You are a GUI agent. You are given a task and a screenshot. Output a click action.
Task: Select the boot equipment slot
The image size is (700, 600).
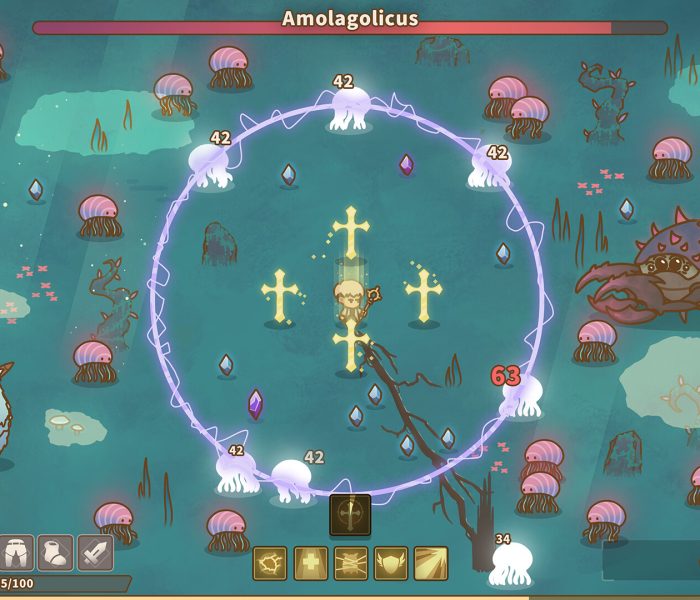(55, 552)
